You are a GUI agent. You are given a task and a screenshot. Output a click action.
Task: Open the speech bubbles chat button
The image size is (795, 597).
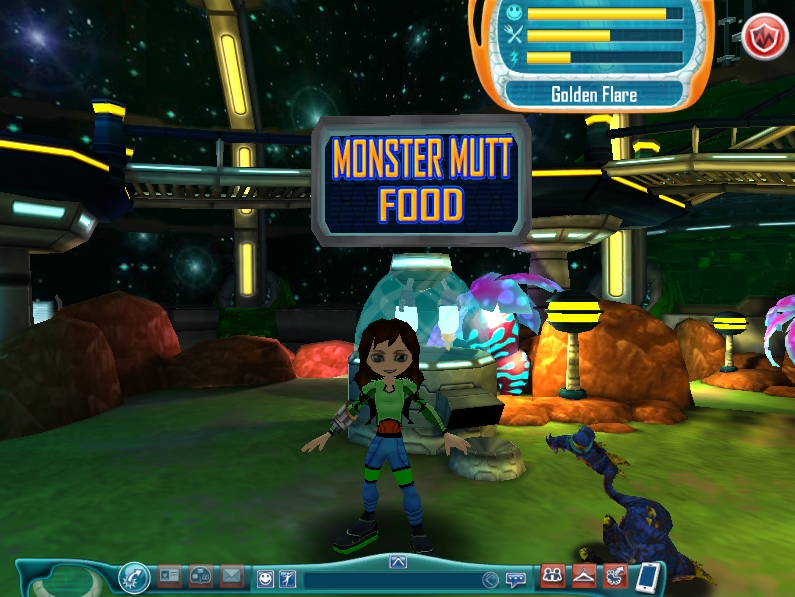pyautogui.click(x=201, y=576)
